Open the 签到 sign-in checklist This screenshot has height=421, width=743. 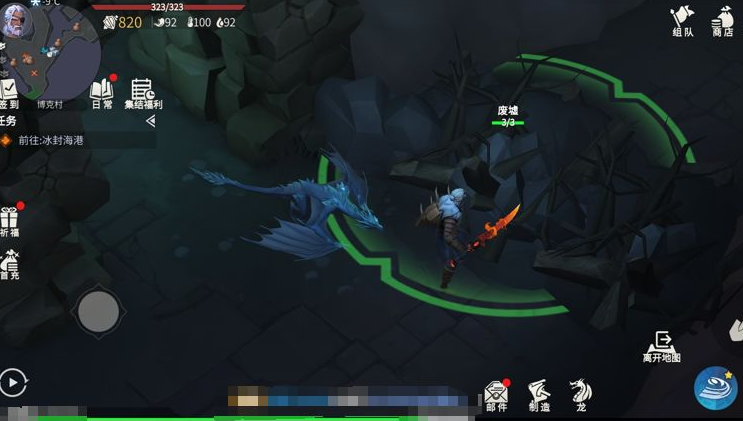tap(9, 93)
